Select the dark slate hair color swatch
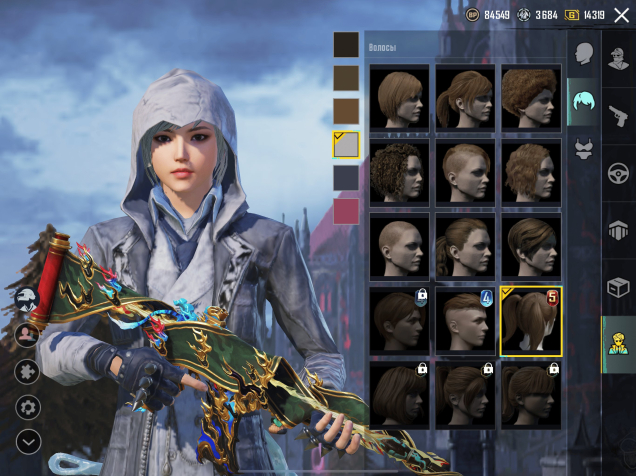 [x=346, y=178]
